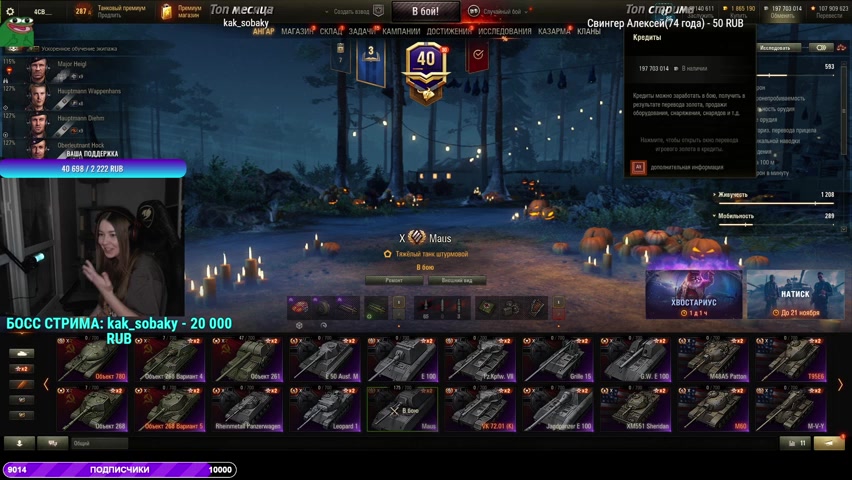Start battle with the «В бой!» button
Image resolution: width=852 pixels, height=480 pixels.
423,12
